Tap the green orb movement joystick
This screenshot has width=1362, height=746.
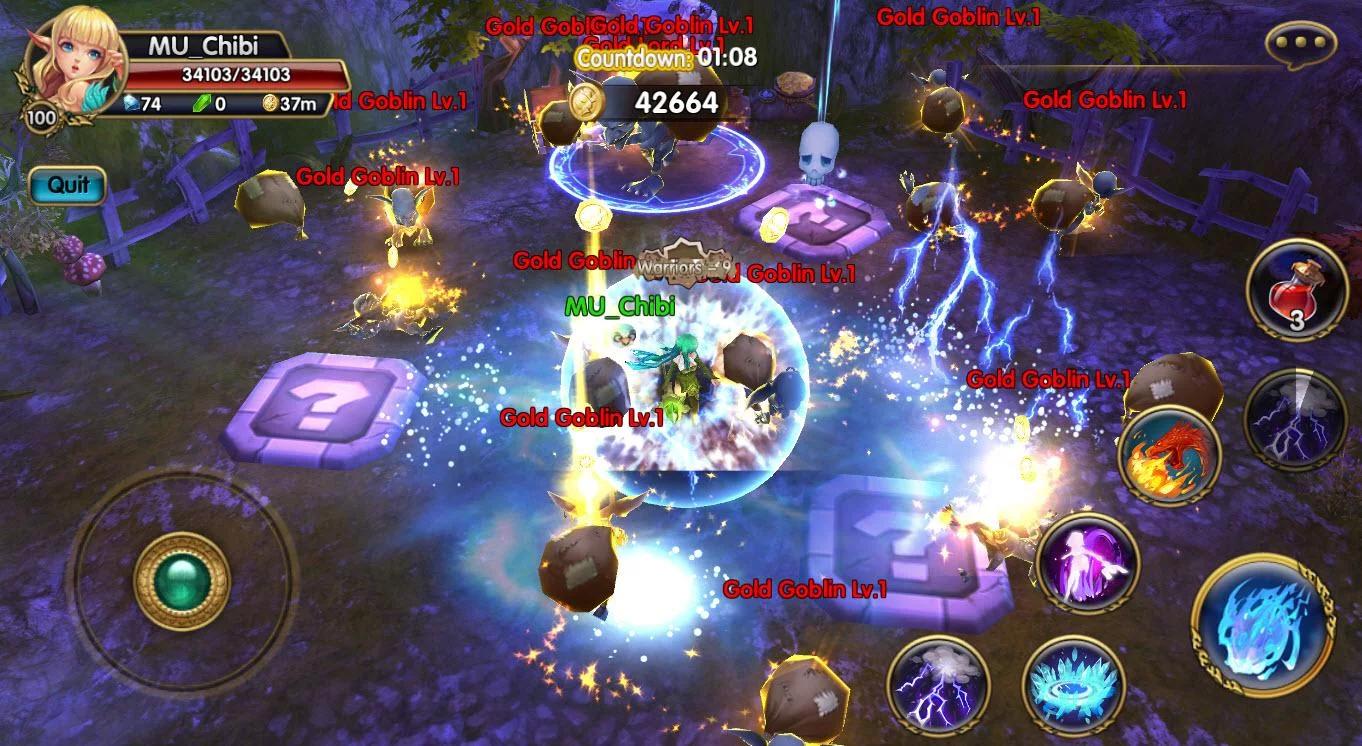(x=181, y=581)
